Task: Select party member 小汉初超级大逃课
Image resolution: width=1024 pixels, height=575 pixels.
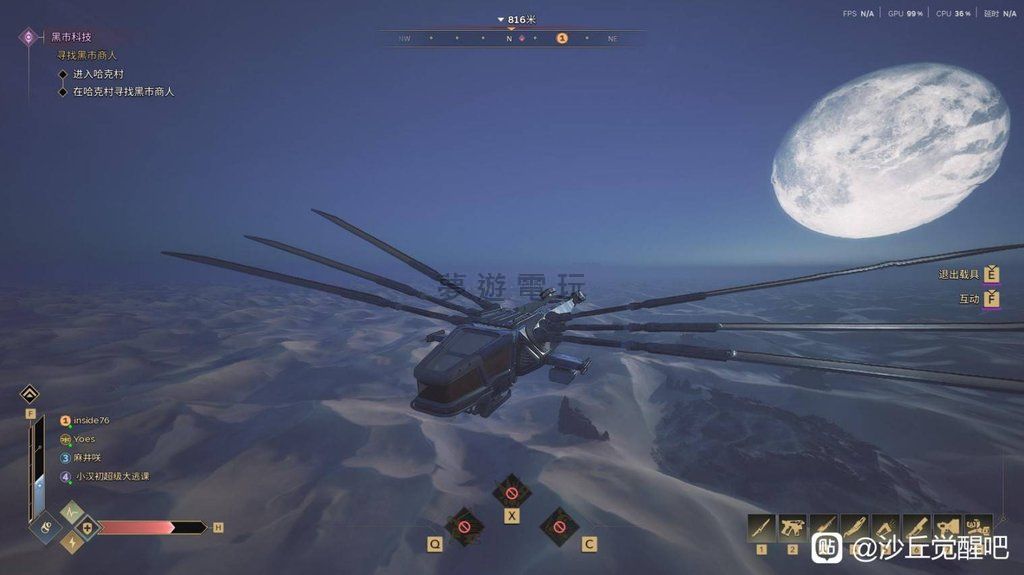Action: 112,477
